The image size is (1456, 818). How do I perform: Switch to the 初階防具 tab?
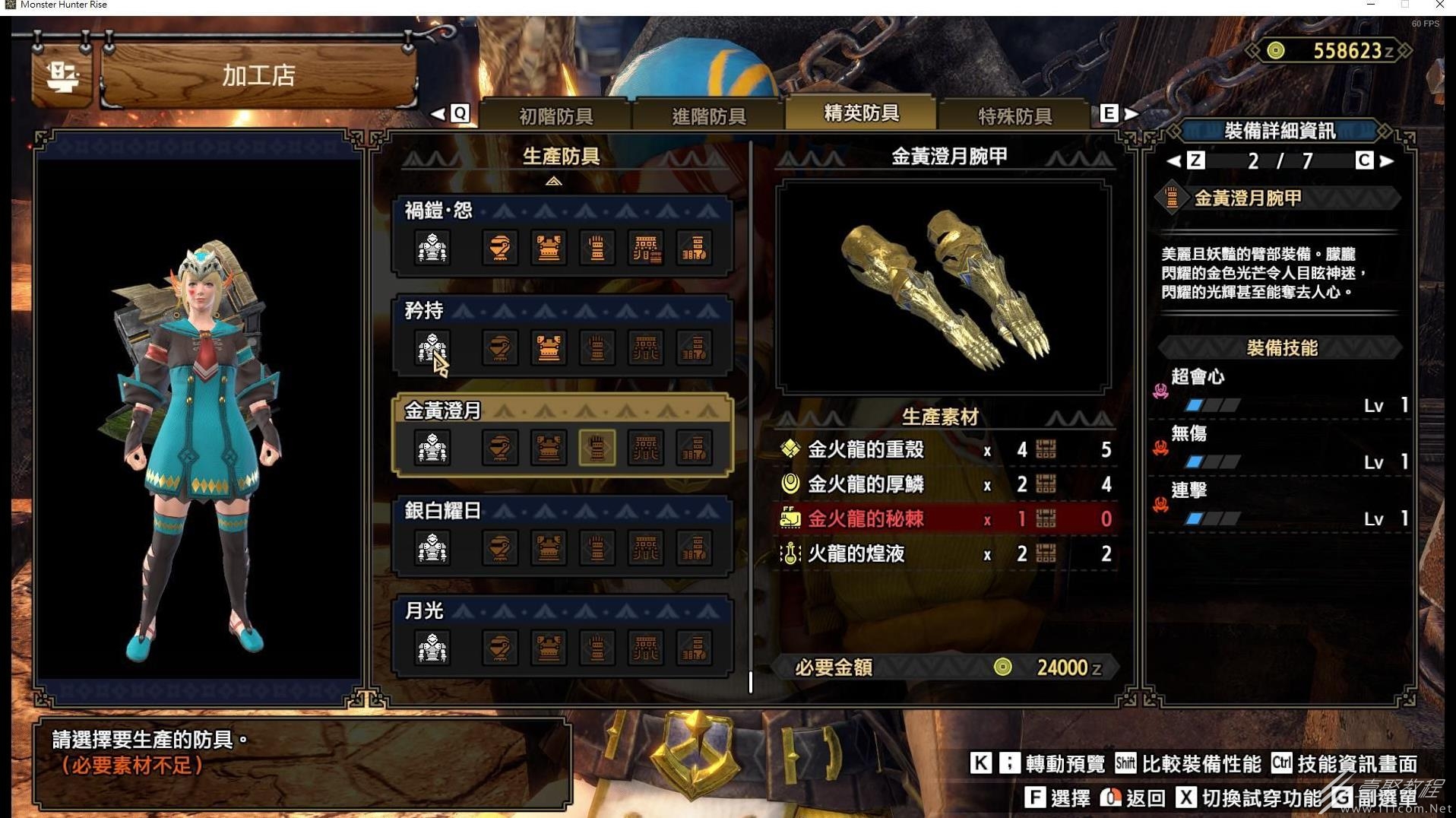coord(555,116)
